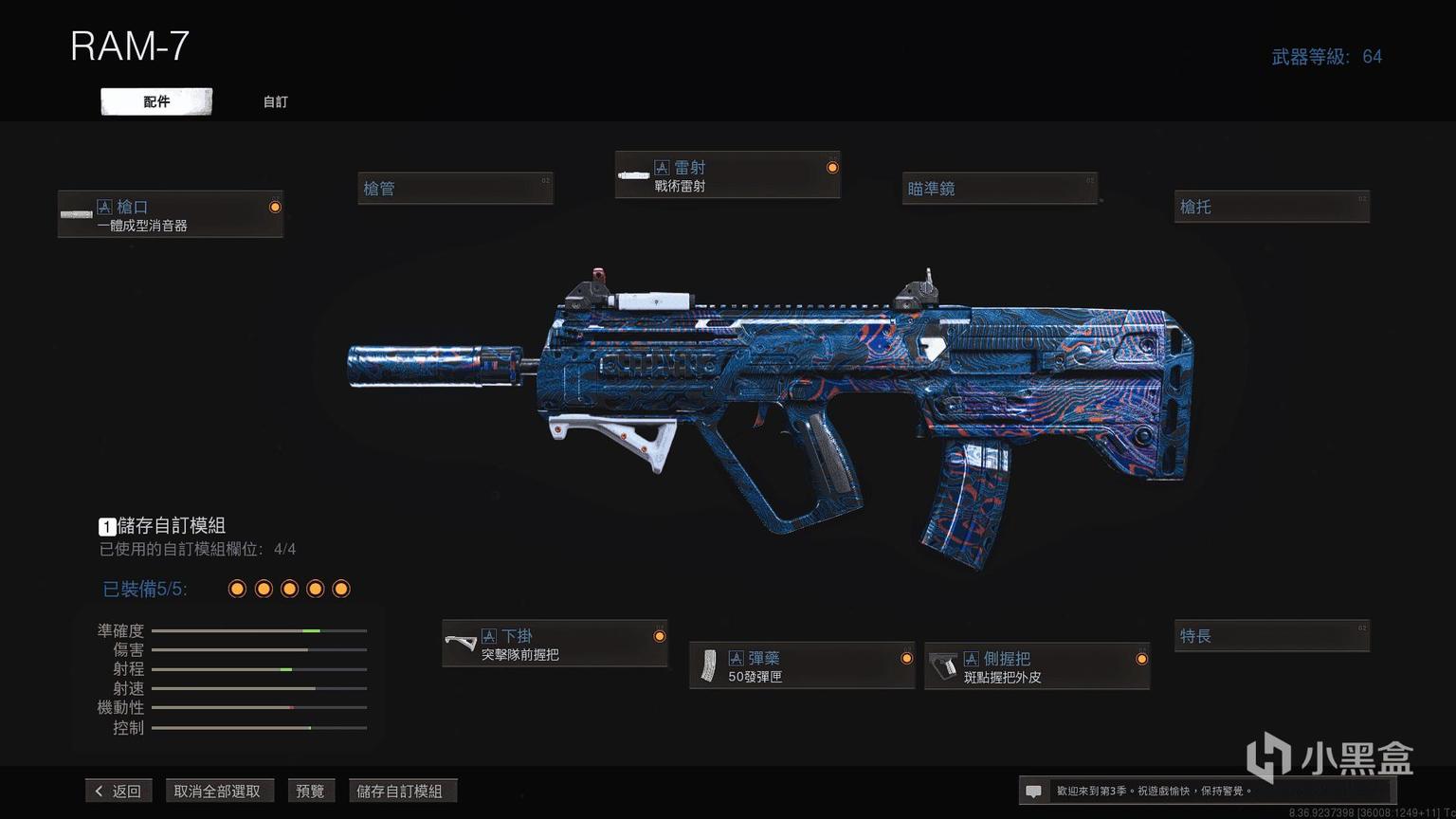Choose the 雷射 laser attachment slot

[x=727, y=175]
